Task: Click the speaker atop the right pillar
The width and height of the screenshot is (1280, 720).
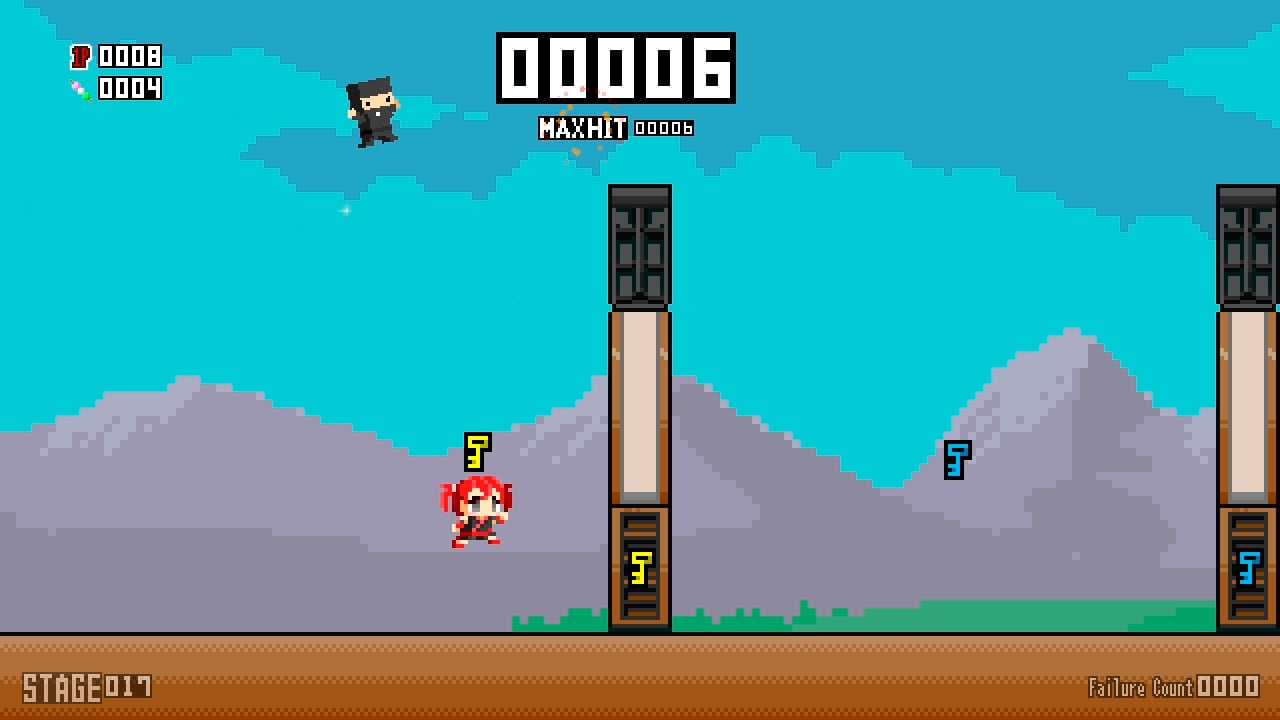Action: [1248, 247]
